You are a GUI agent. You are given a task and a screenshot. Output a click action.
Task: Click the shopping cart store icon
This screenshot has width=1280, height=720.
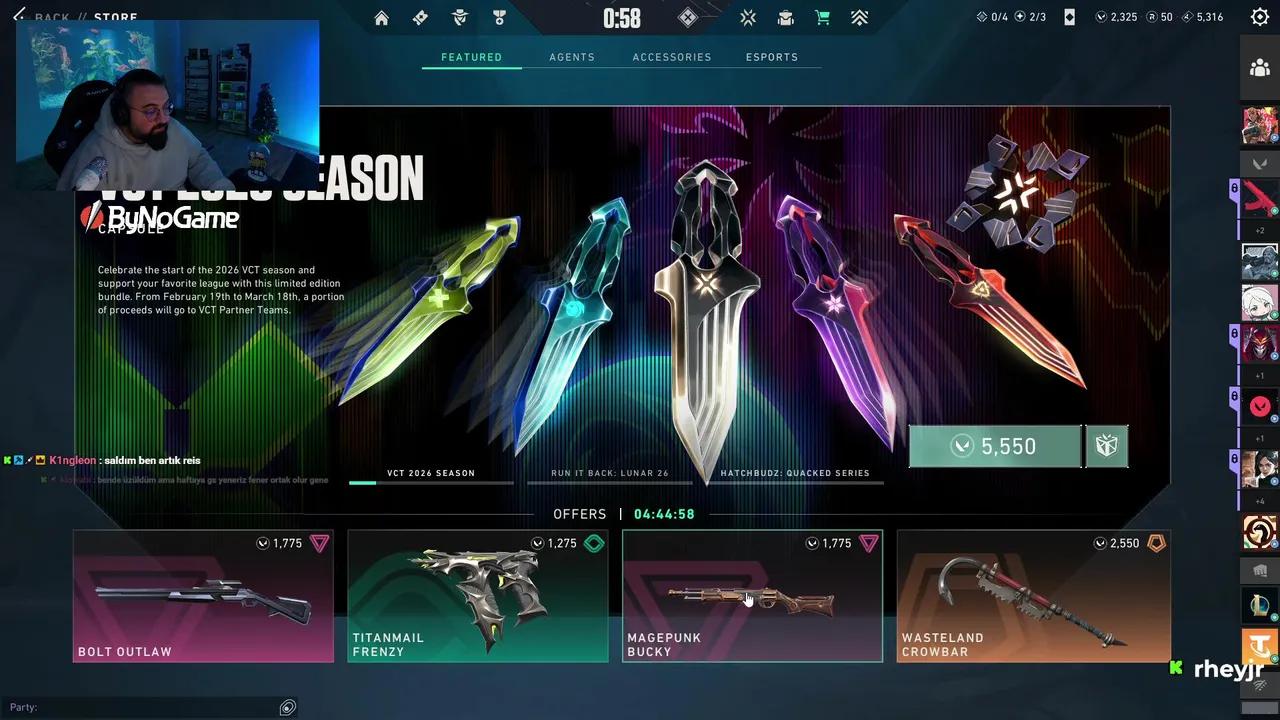(822, 18)
